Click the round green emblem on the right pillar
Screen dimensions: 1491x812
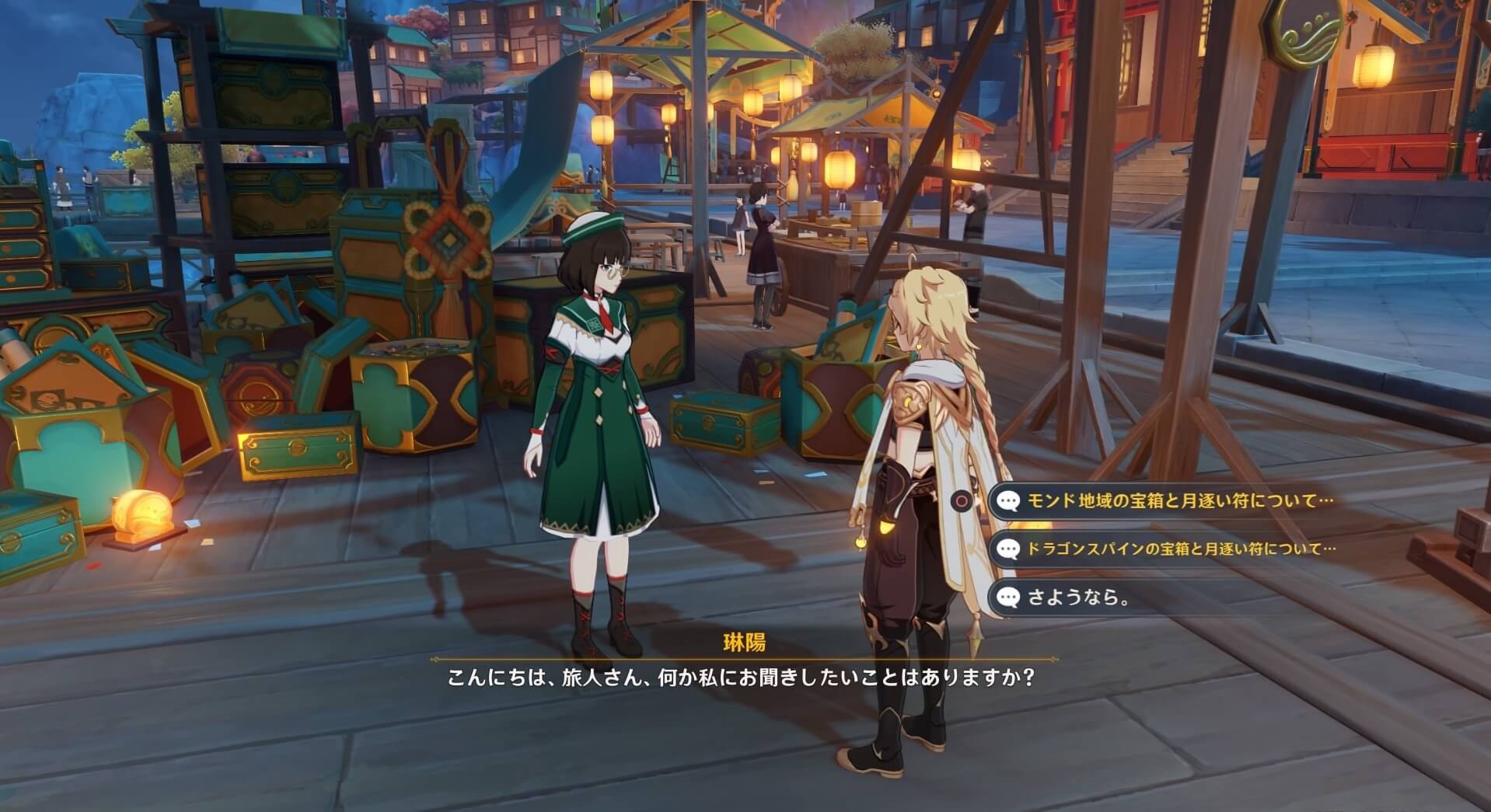1306,33
